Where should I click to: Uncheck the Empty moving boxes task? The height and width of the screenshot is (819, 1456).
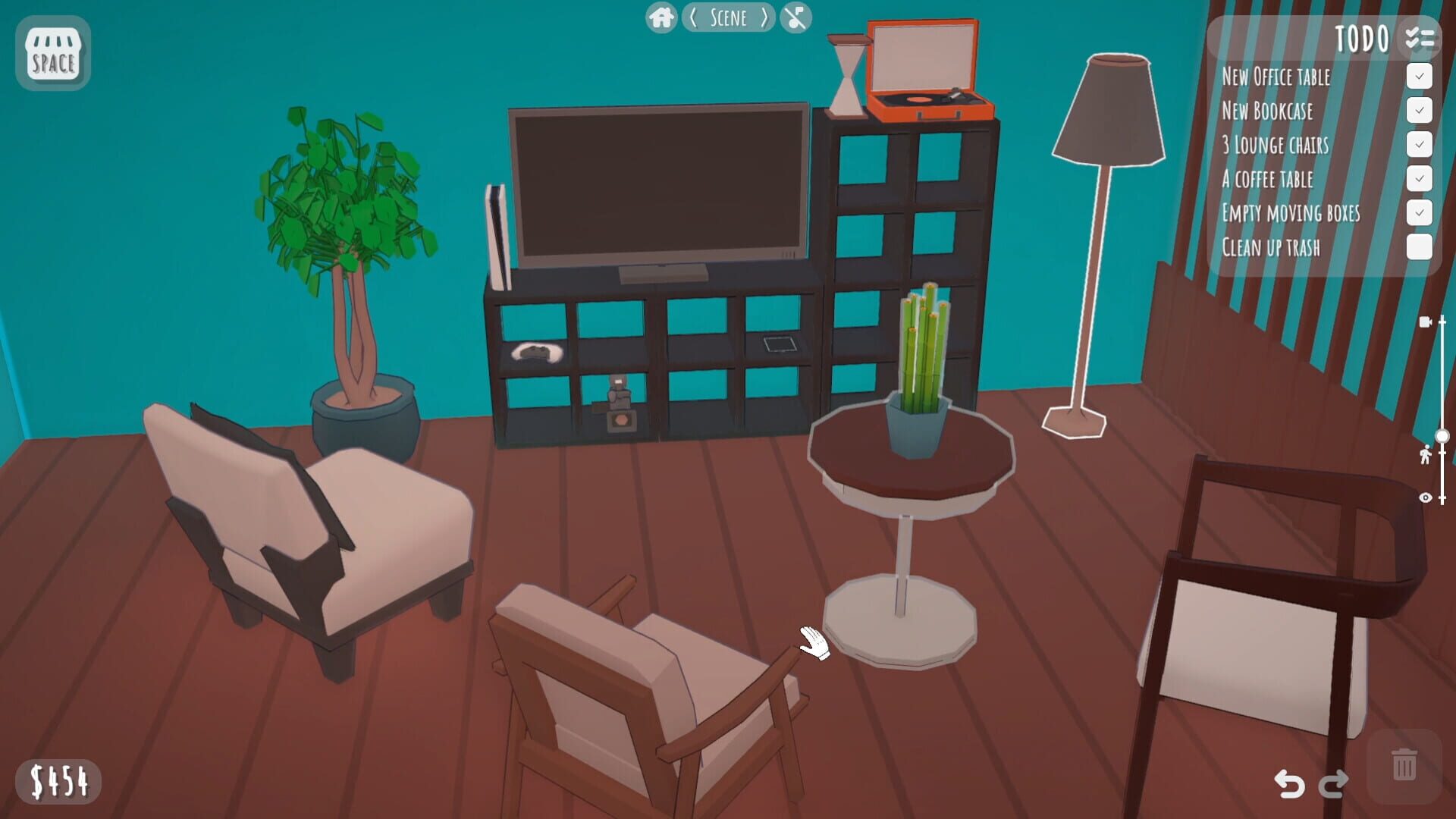point(1420,213)
